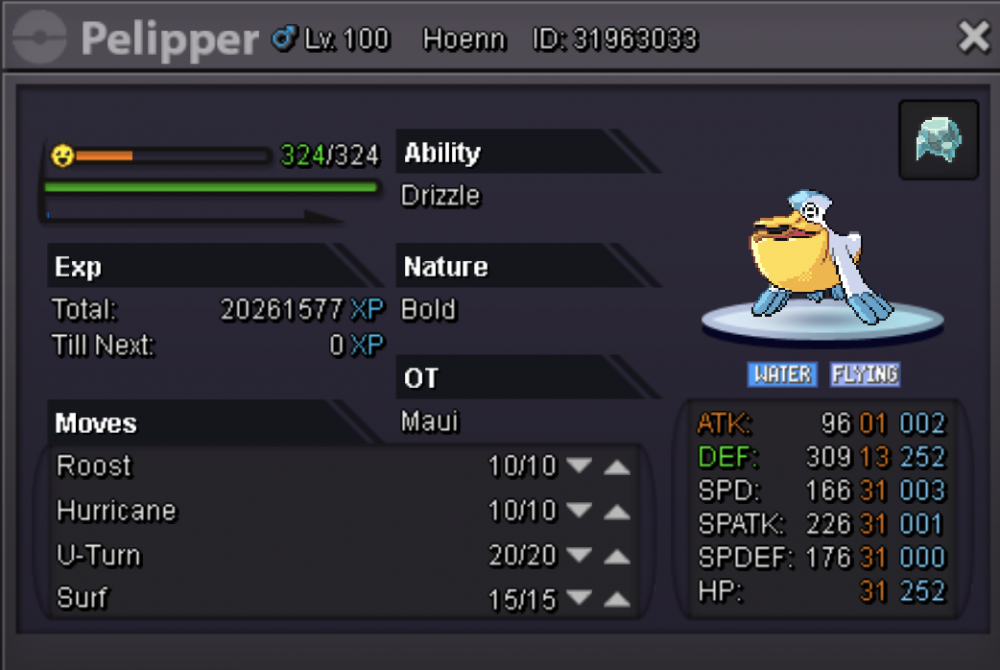
Task: Select the Roost move entry
Action: (x=94, y=466)
